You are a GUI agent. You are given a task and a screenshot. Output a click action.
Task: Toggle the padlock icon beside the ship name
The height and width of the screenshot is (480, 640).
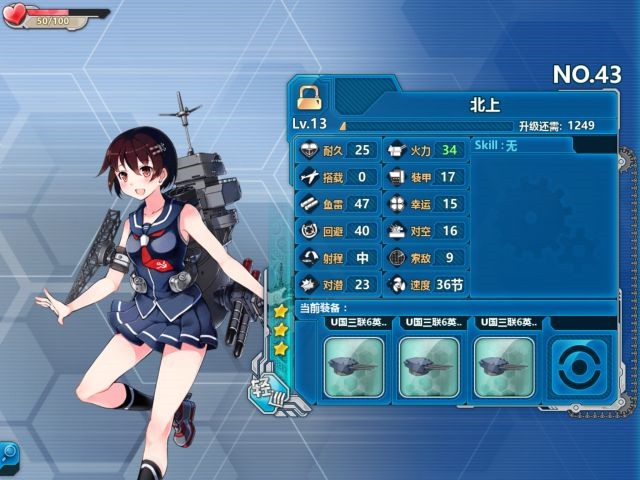(x=308, y=97)
